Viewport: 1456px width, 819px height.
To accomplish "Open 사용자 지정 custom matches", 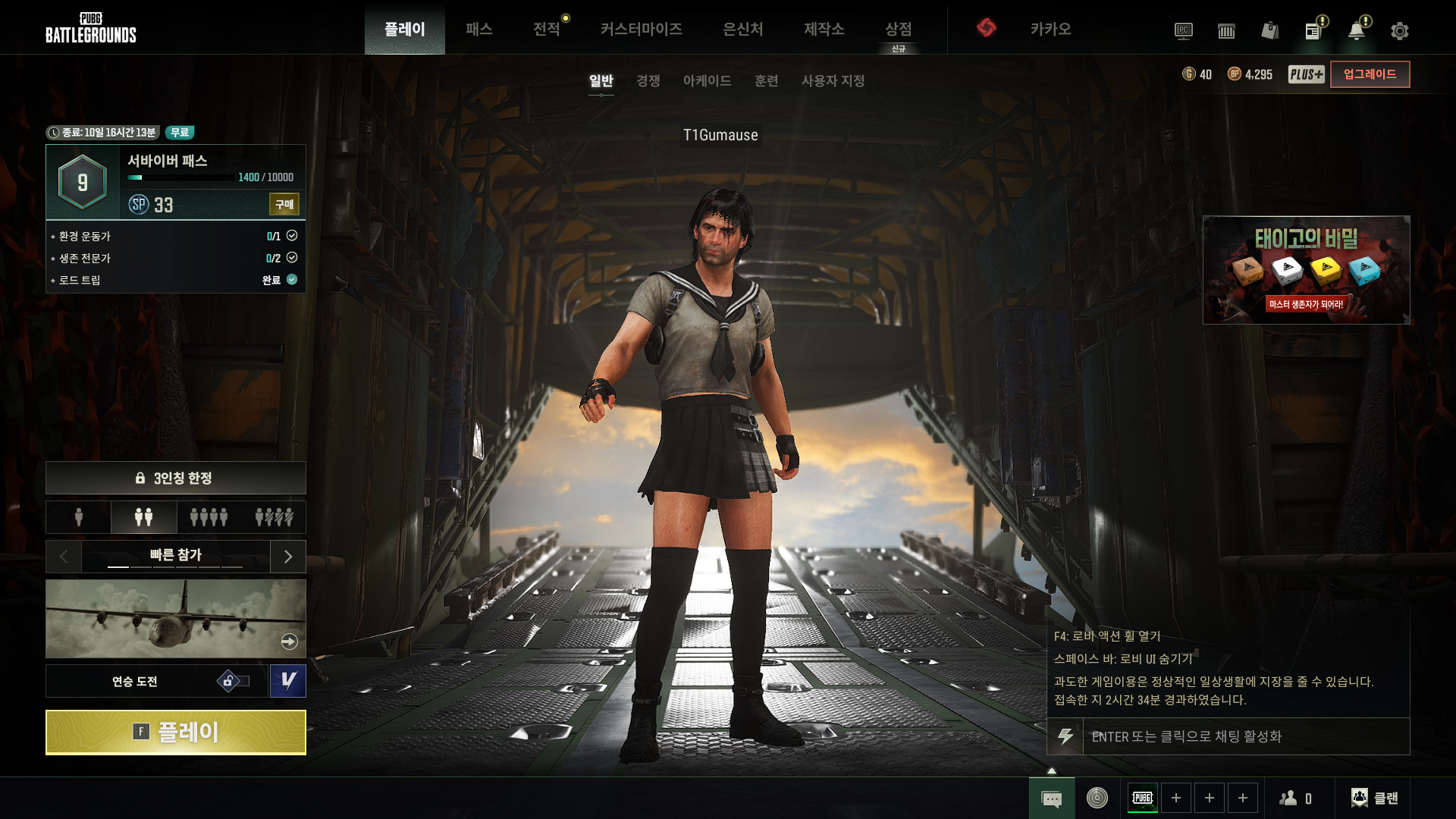I will (833, 80).
